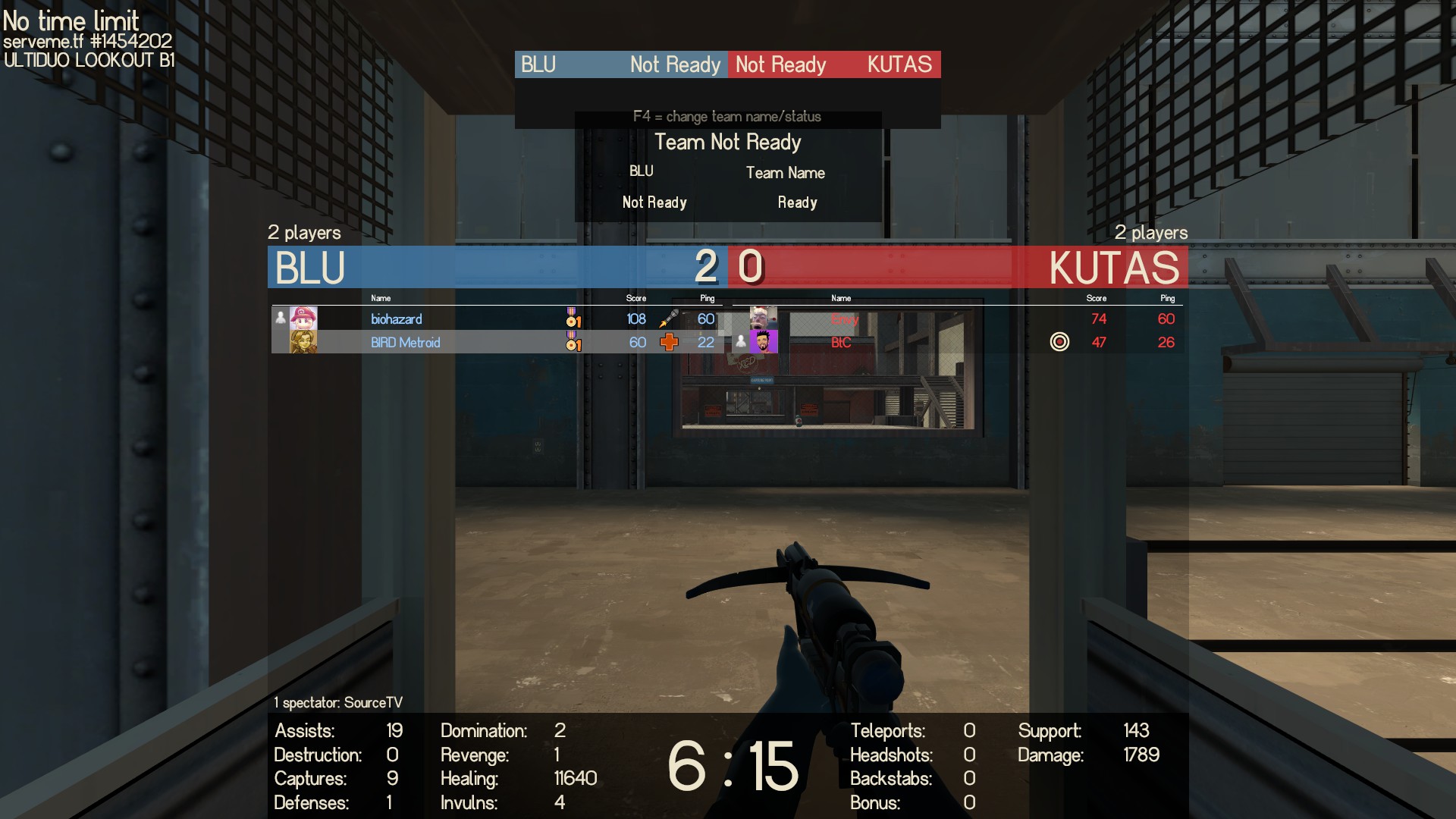This screenshot has width=1456, height=819.
Task: Open biohazard's pink-hat avatar
Action: (x=303, y=318)
